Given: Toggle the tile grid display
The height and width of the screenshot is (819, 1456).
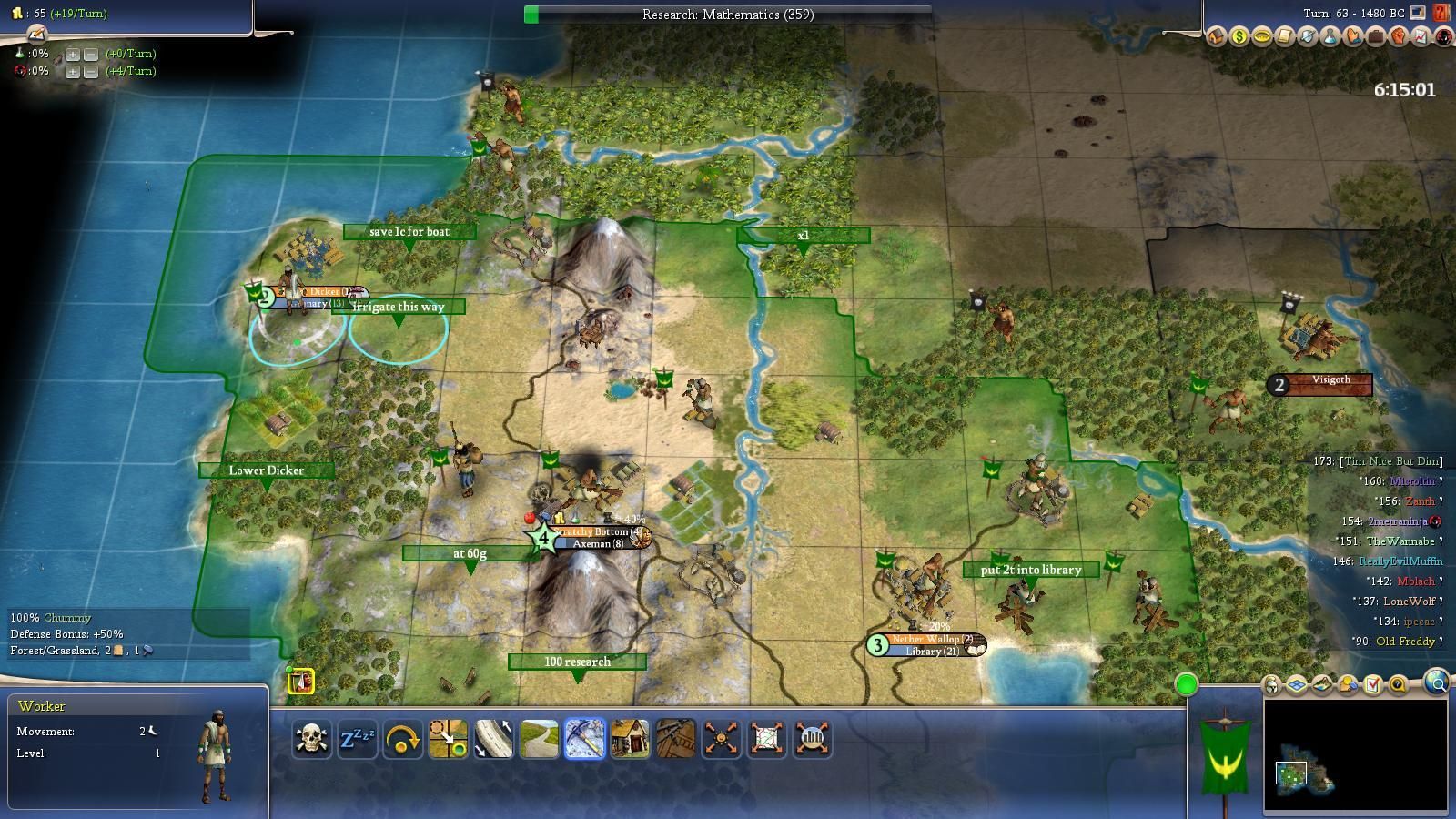Looking at the screenshot, I should 1296,684.
